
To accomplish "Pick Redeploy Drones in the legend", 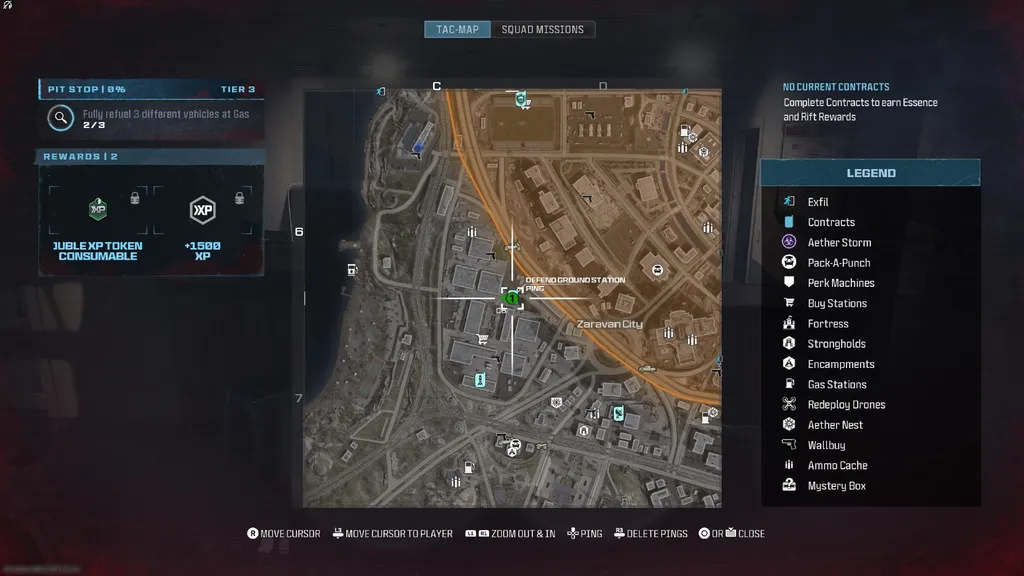I will point(846,405).
